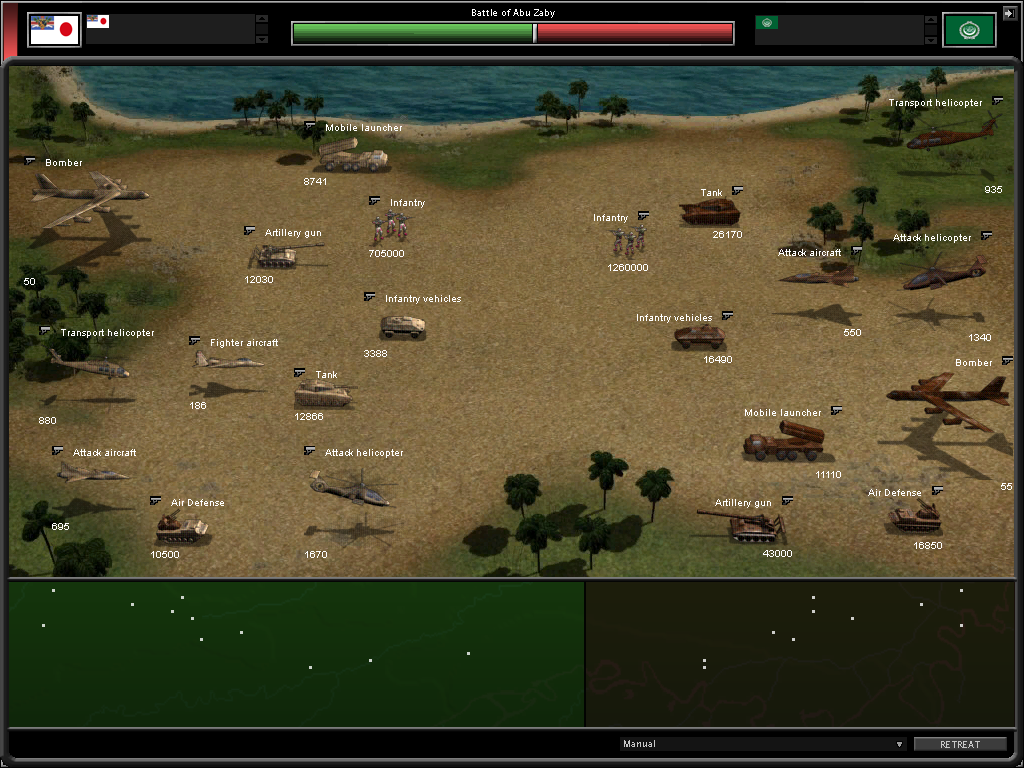
Task: Select the Infantry unit numbered 705000
Action: click(389, 226)
